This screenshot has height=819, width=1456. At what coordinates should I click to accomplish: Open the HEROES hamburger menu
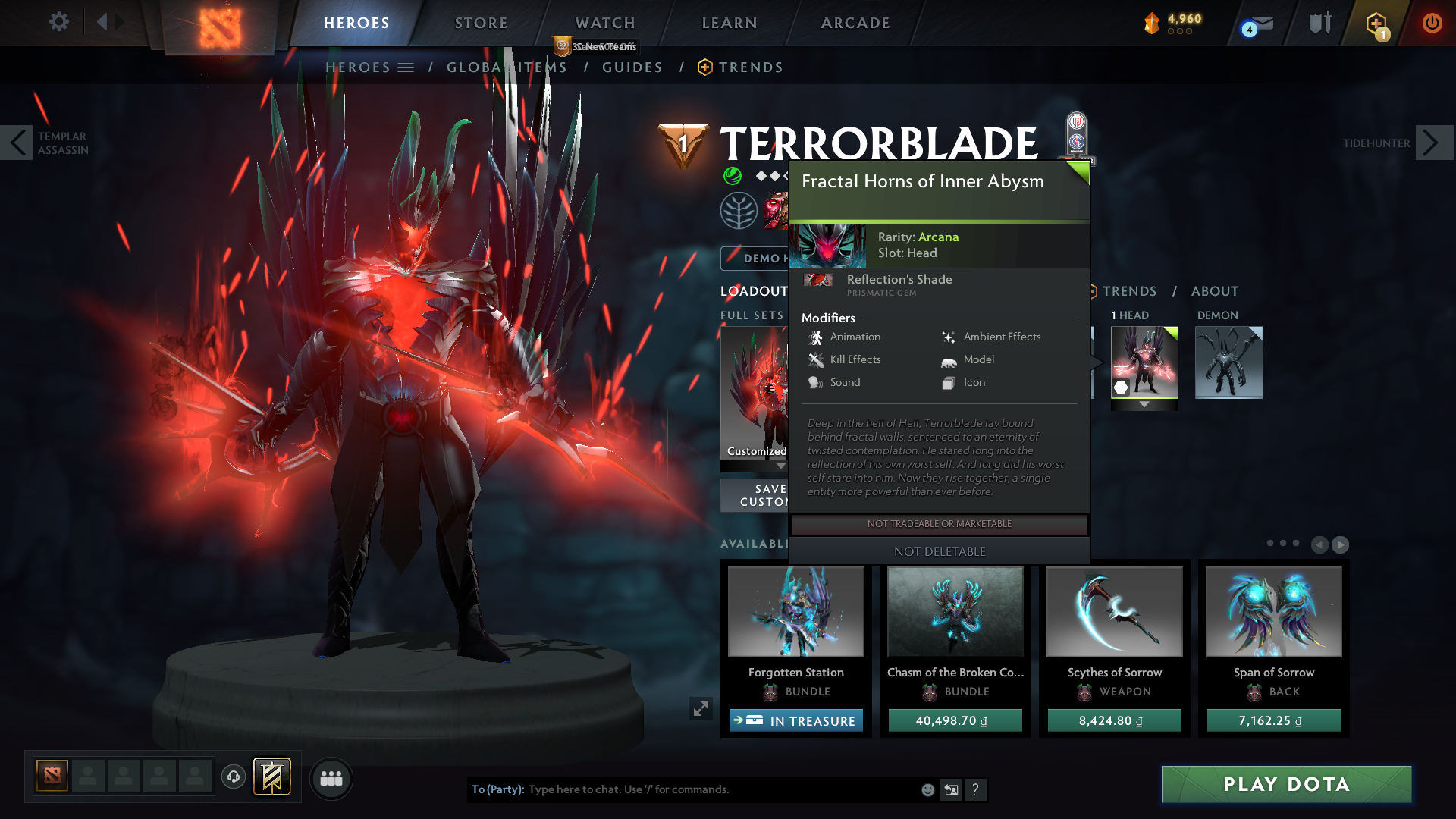tap(407, 67)
